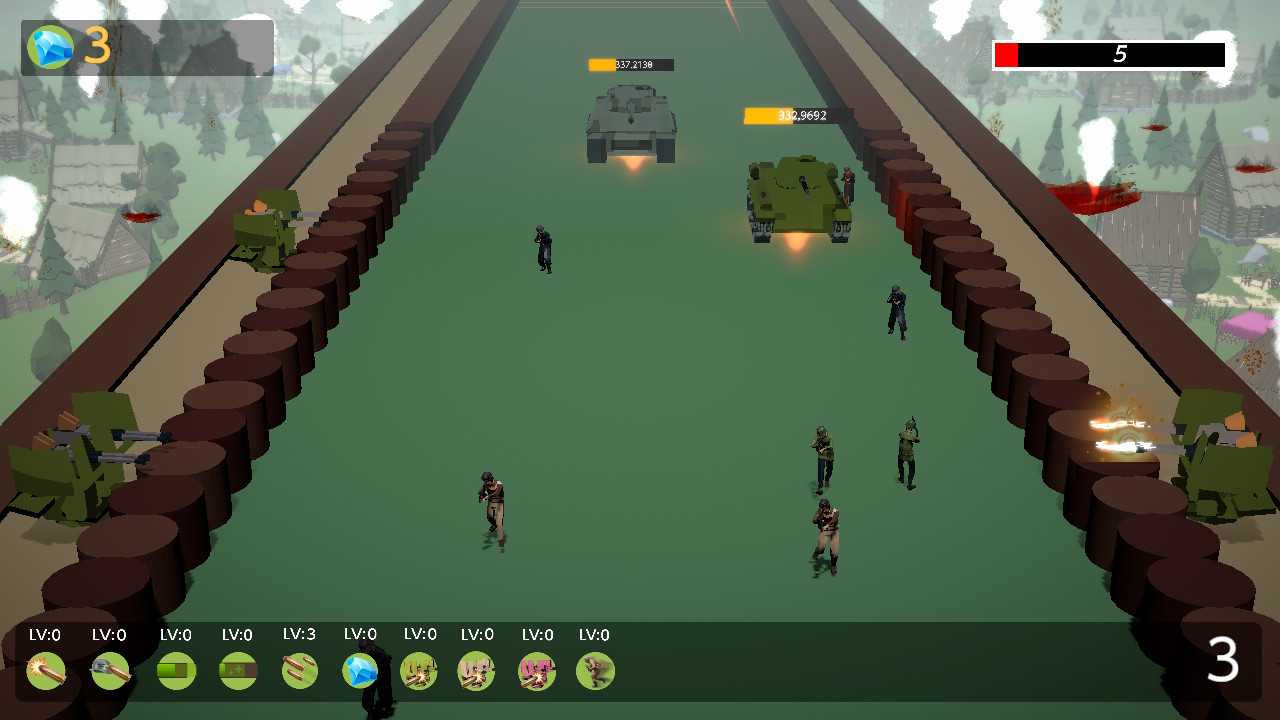The width and height of the screenshot is (1280, 720).
Task: Click the yellow soldier unit icon
Action: point(418,671)
